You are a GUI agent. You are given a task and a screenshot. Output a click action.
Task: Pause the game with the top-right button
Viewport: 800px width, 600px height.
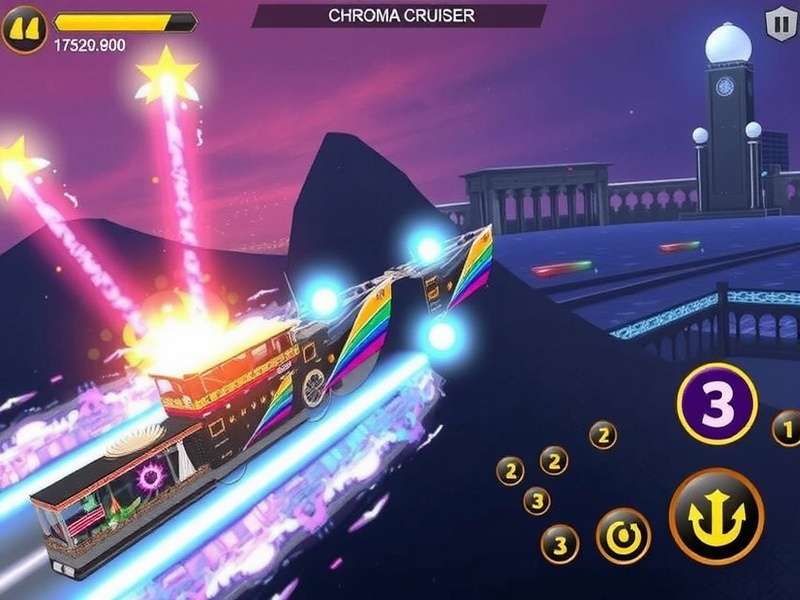pyautogui.click(x=776, y=22)
